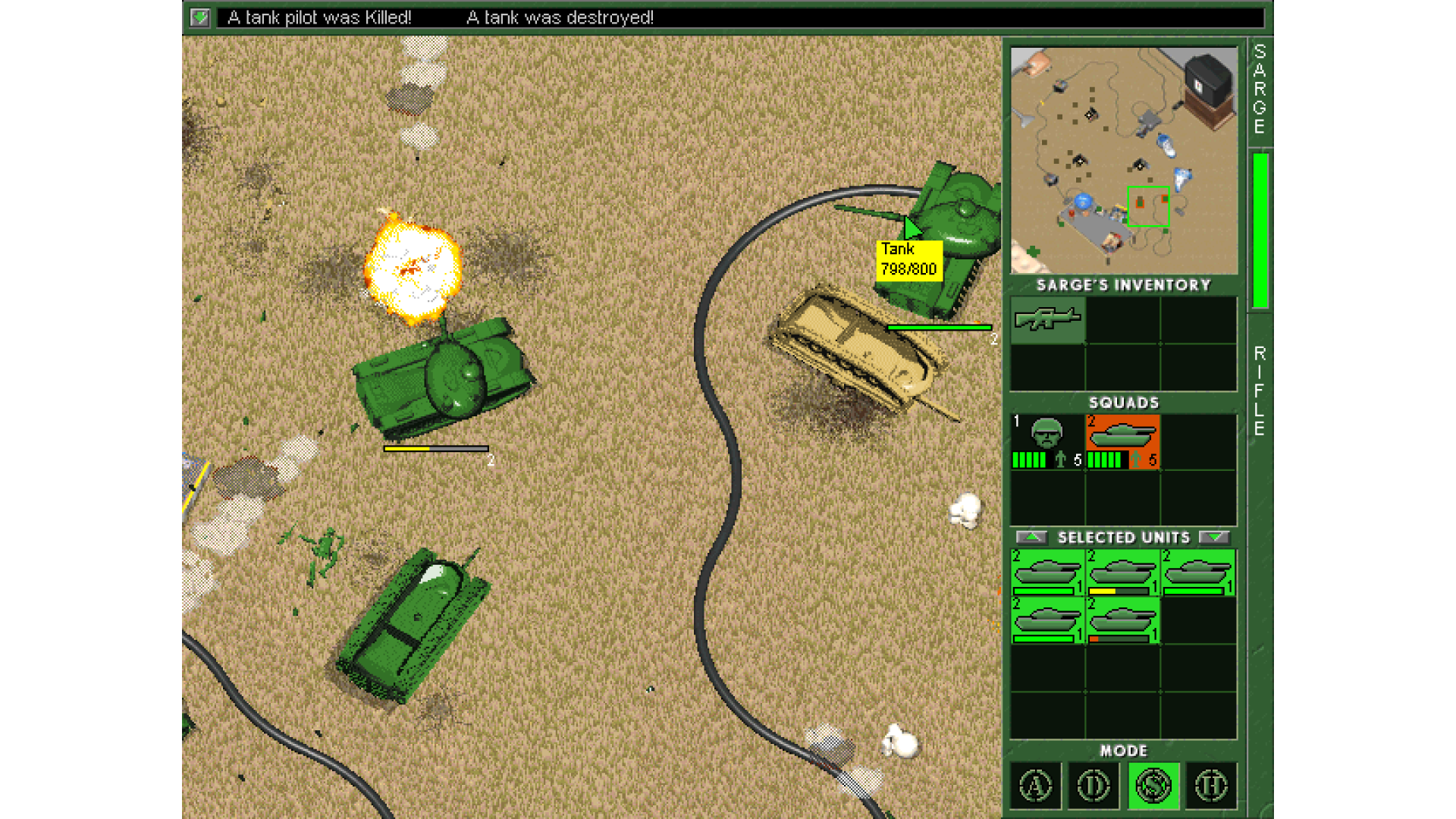This screenshot has width=1456, height=819.
Task: Activate the highlighted S mode
Action: pyautogui.click(x=1153, y=786)
